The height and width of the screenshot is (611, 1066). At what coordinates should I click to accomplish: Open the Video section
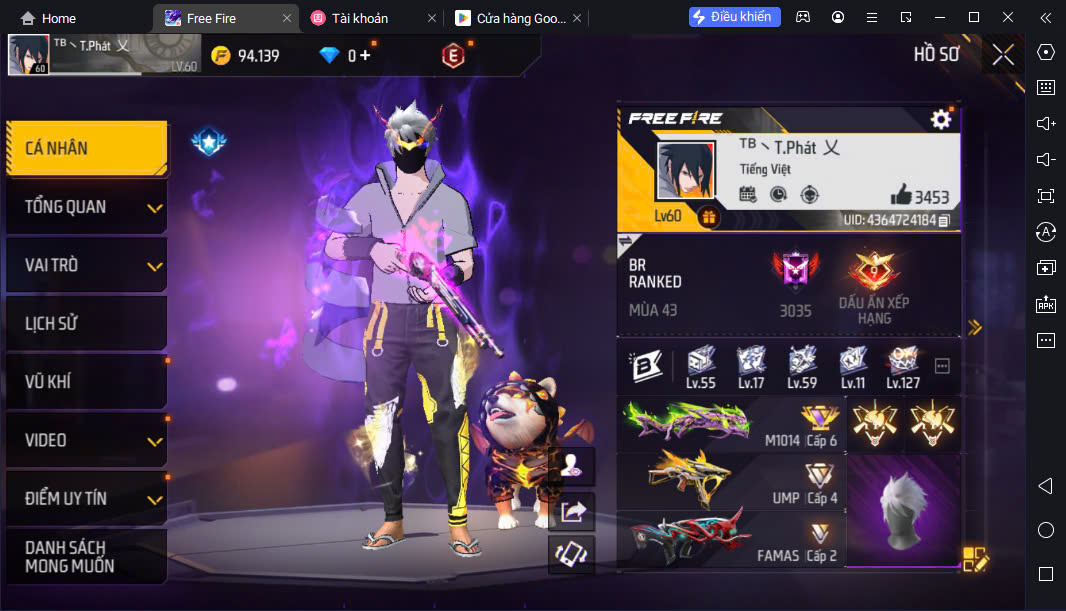click(x=86, y=440)
